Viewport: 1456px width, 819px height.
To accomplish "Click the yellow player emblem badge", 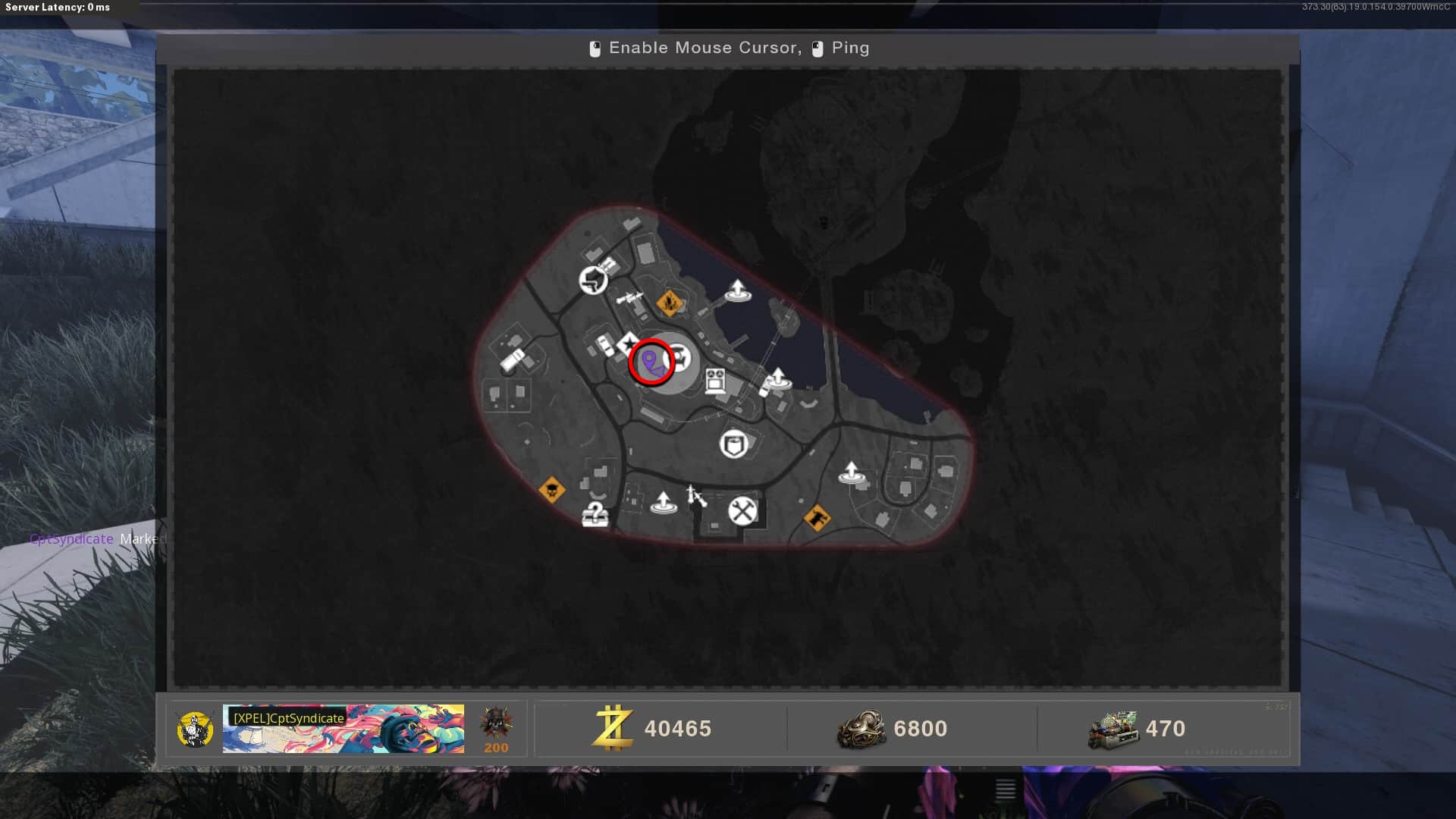I will pyautogui.click(x=194, y=729).
